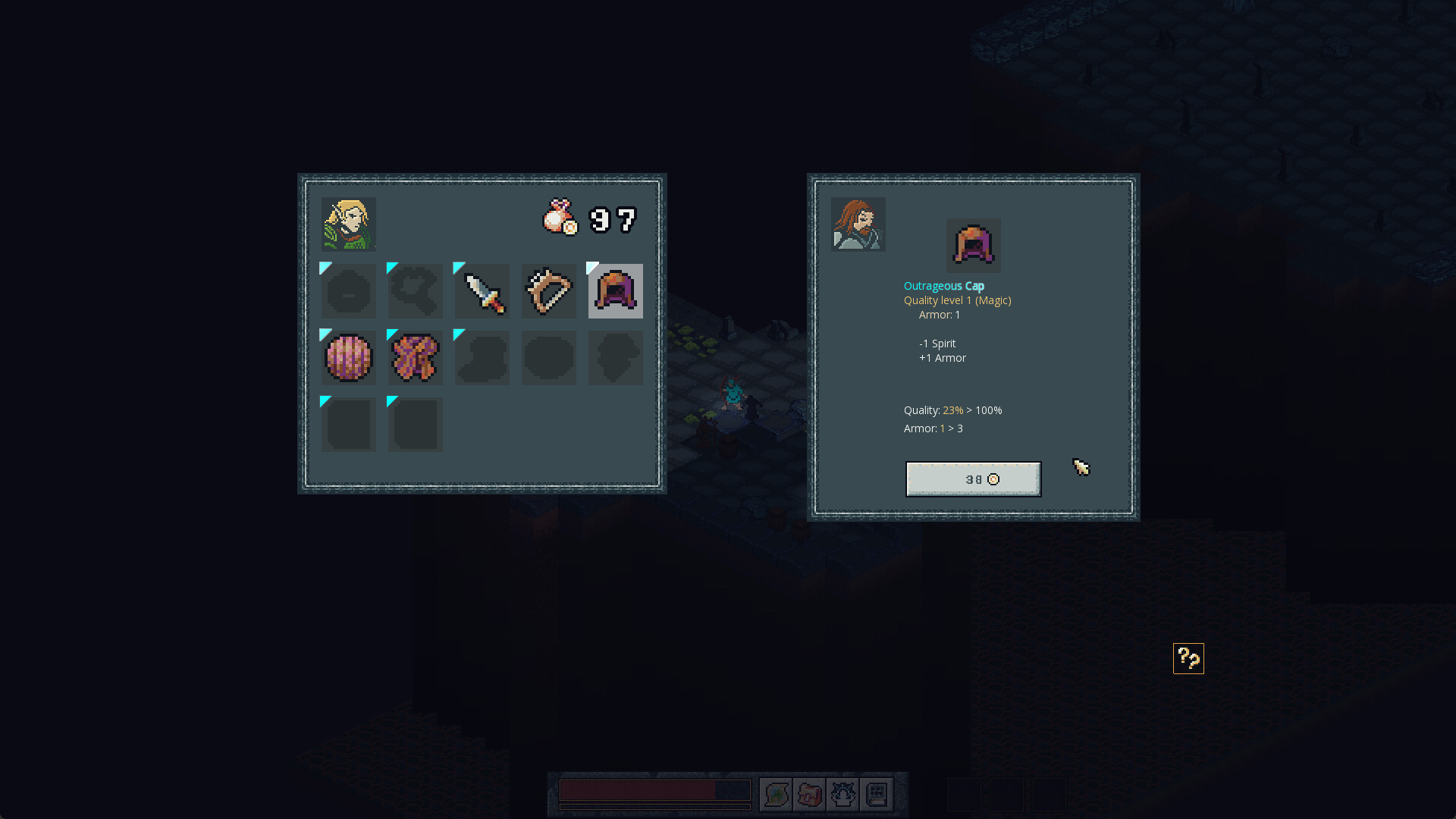1456x819 pixels.
Task: Click the coin purse showing 97 gold
Action: pos(559,218)
